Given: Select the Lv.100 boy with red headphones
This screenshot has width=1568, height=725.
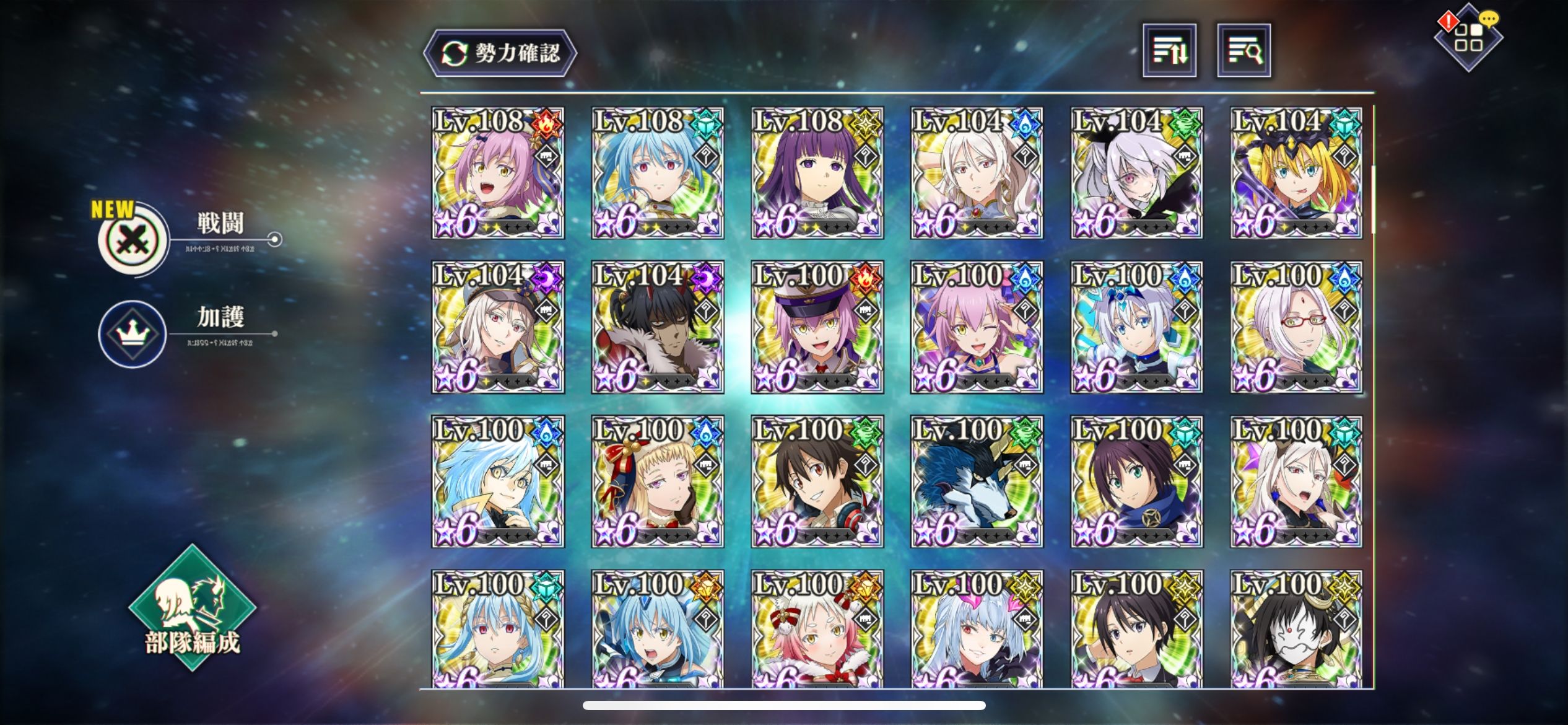Looking at the screenshot, I should coord(817,481).
